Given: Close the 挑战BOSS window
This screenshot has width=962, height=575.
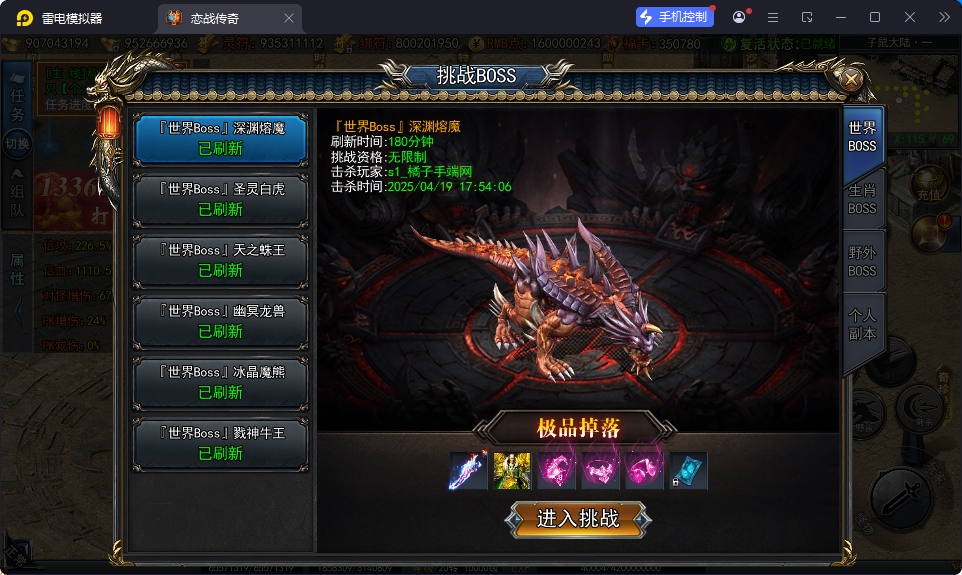Looking at the screenshot, I should point(852,78).
